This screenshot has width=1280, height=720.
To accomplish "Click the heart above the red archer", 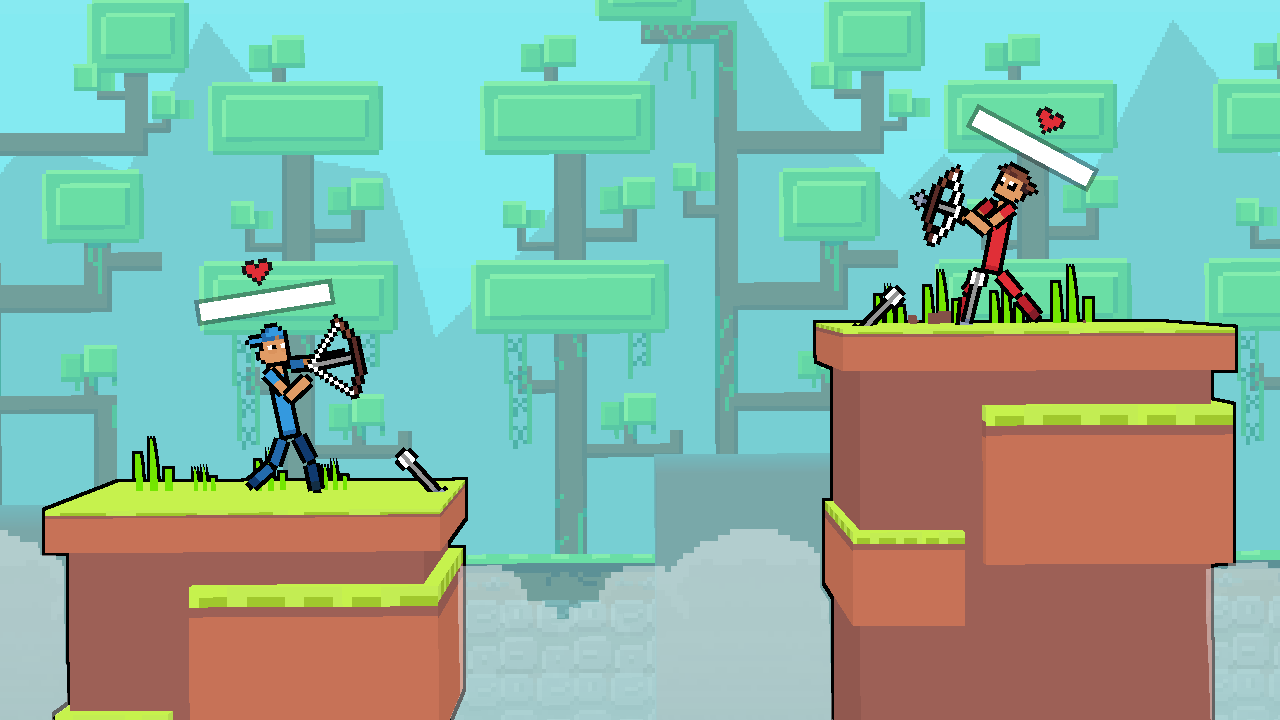I will click(x=1052, y=120).
